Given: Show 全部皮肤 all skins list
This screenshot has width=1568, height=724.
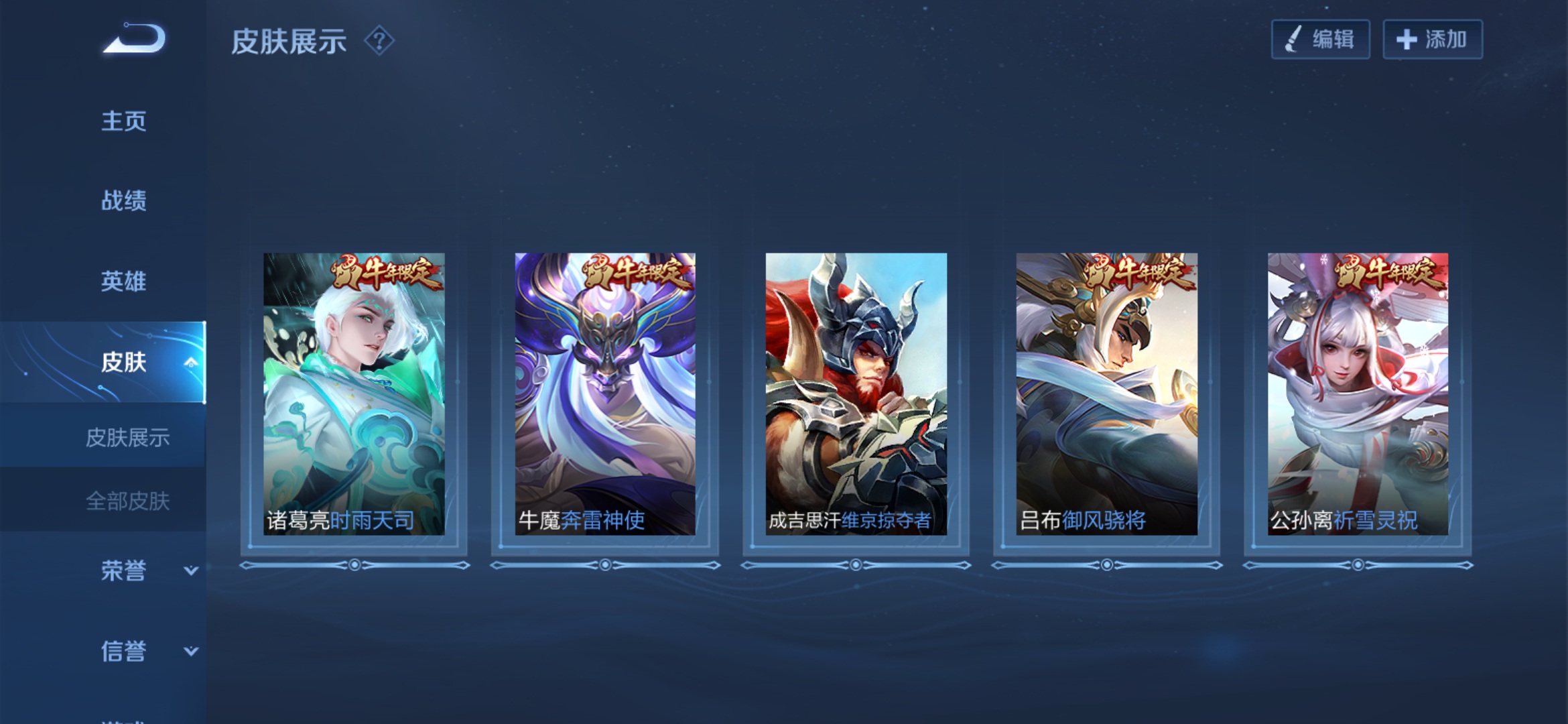Looking at the screenshot, I should click(127, 501).
